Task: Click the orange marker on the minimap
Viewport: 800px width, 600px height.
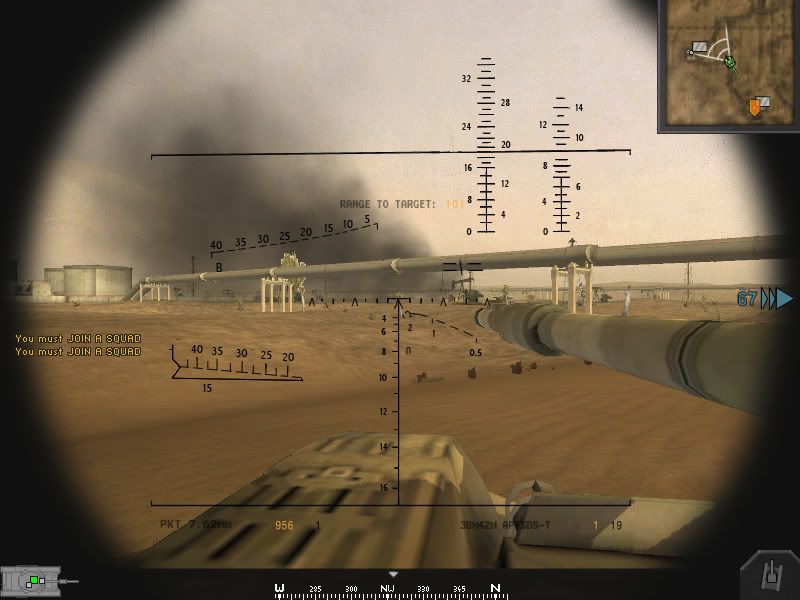Action: coord(755,106)
